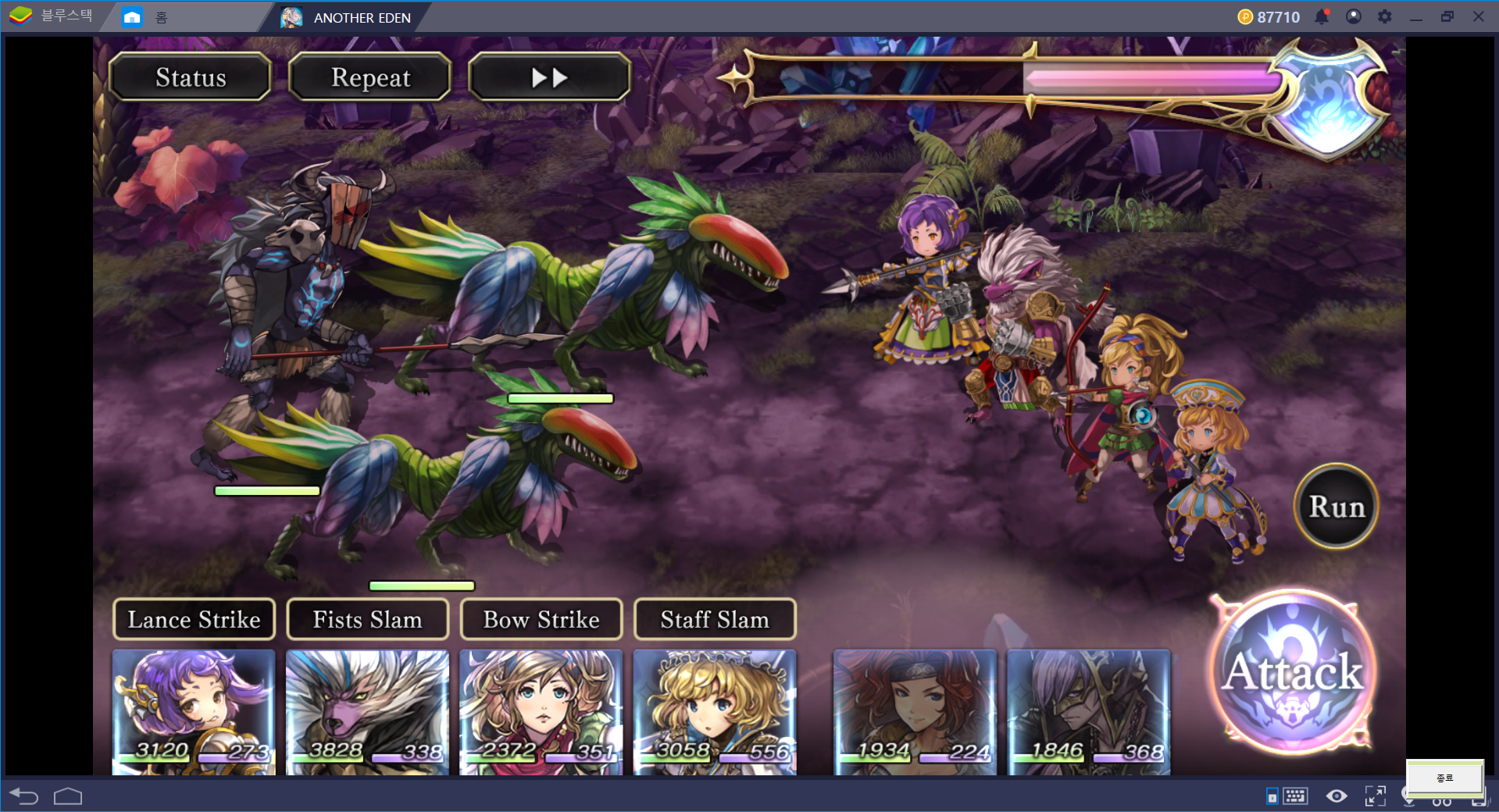
Task: Toggle the fast-forward battle speed
Action: (x=549, y=77)
